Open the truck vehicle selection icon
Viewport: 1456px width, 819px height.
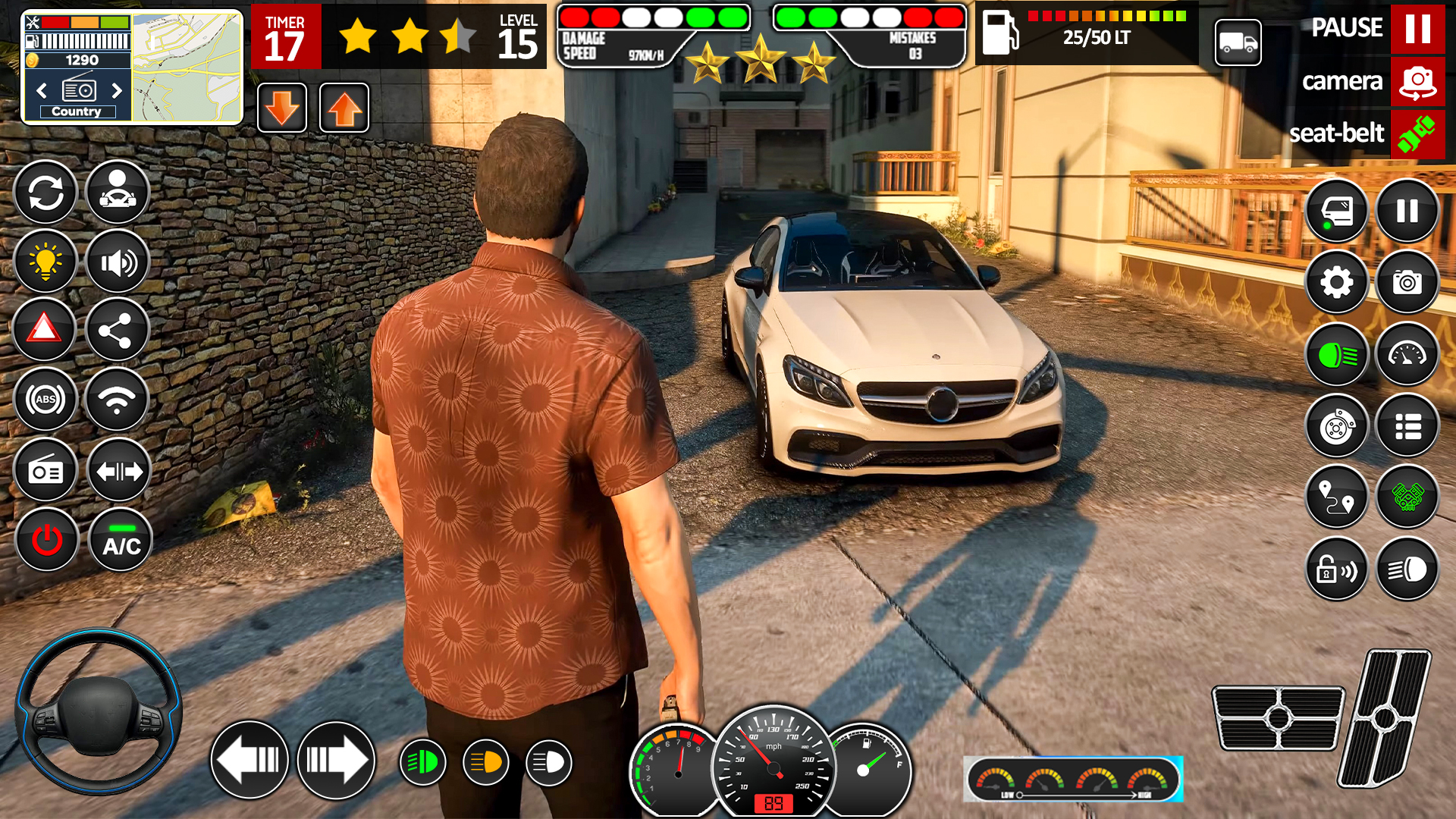point(1238,43)
